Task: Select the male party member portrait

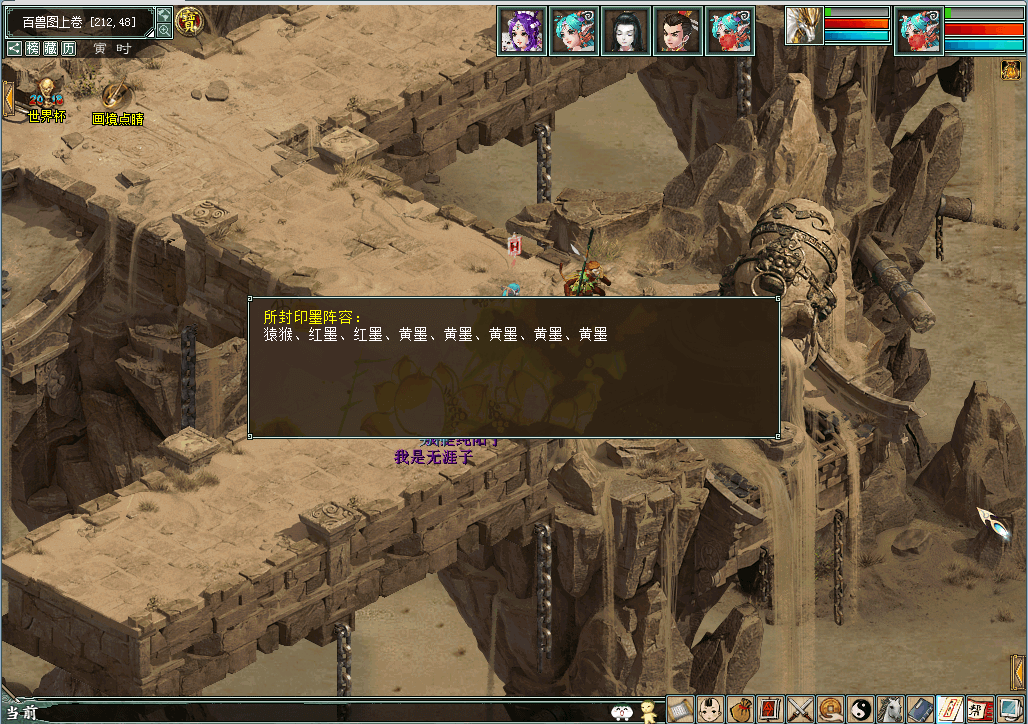Action: 678,31
